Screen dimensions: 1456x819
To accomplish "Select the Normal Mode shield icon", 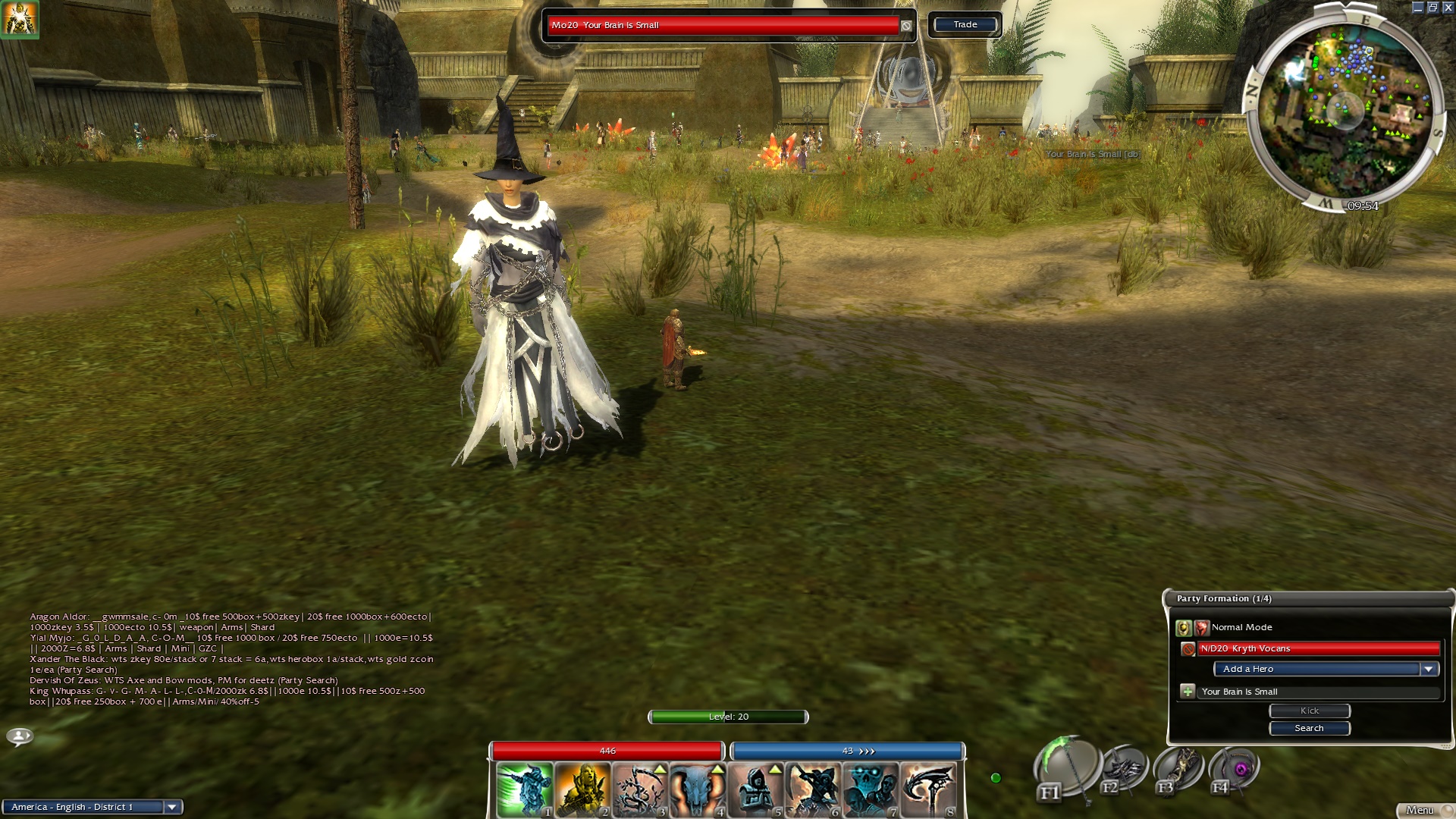I will [x=1183, y=628].
